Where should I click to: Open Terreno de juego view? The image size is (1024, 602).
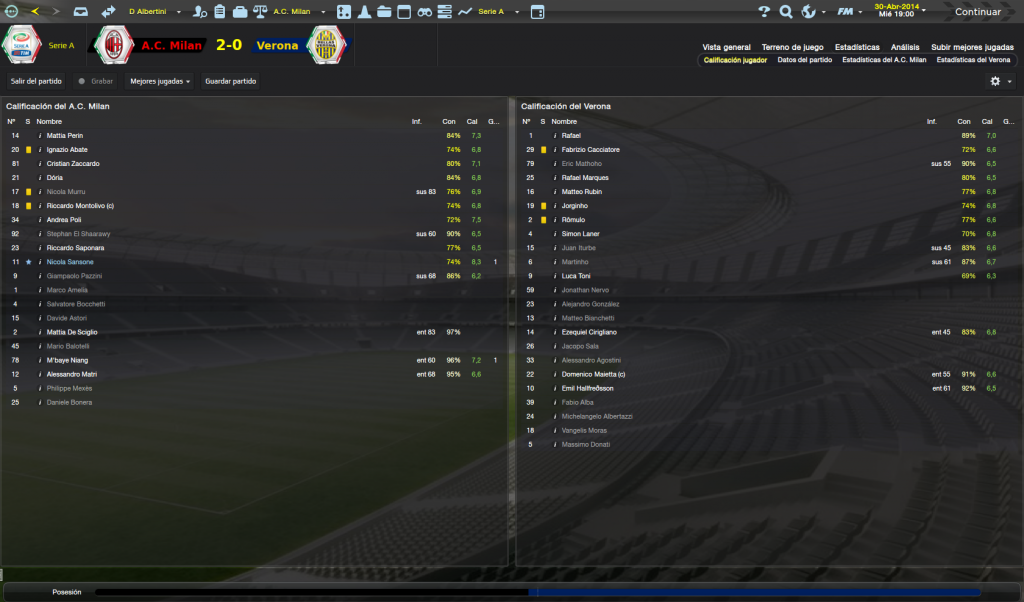coord(792,47)
